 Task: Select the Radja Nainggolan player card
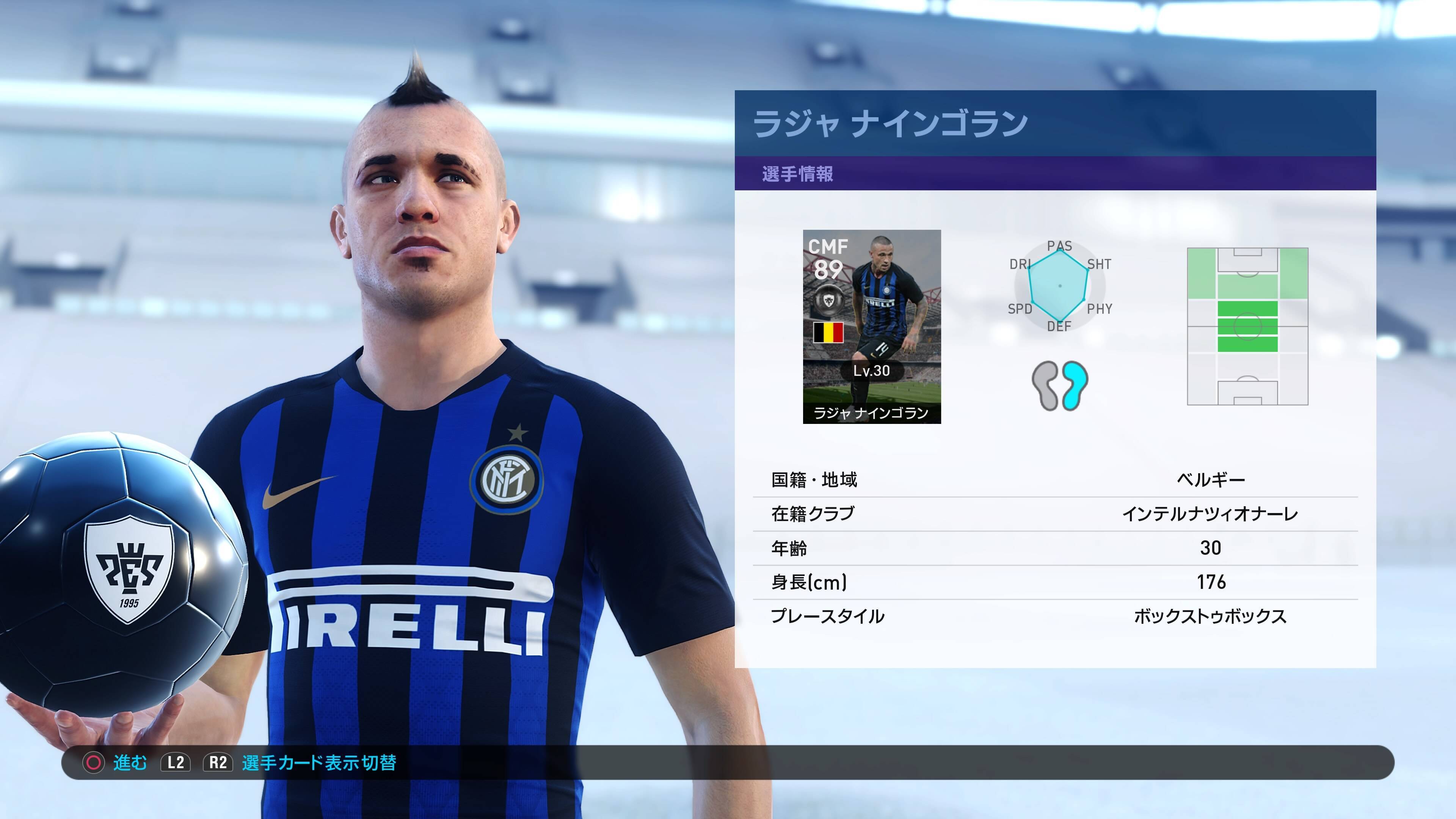tap(872, 326)
